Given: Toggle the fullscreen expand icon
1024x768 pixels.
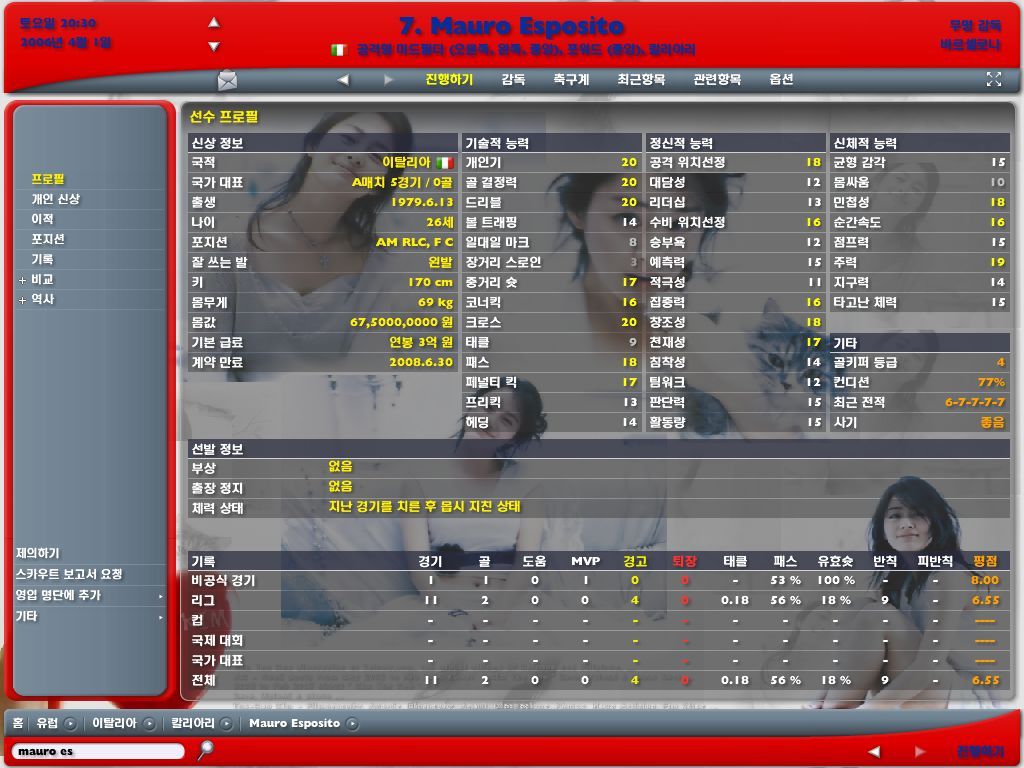Looking at the screenshot, I should point(994,79).
